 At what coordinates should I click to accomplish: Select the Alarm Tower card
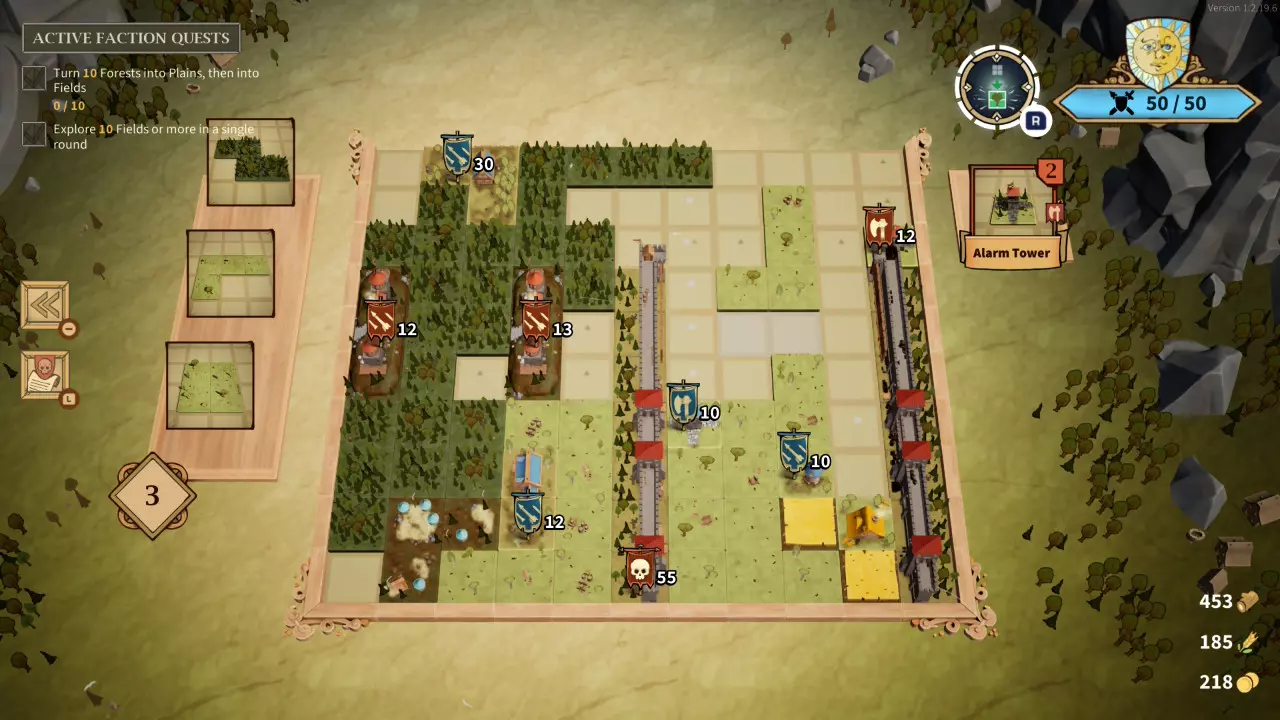click(1011, 215)
